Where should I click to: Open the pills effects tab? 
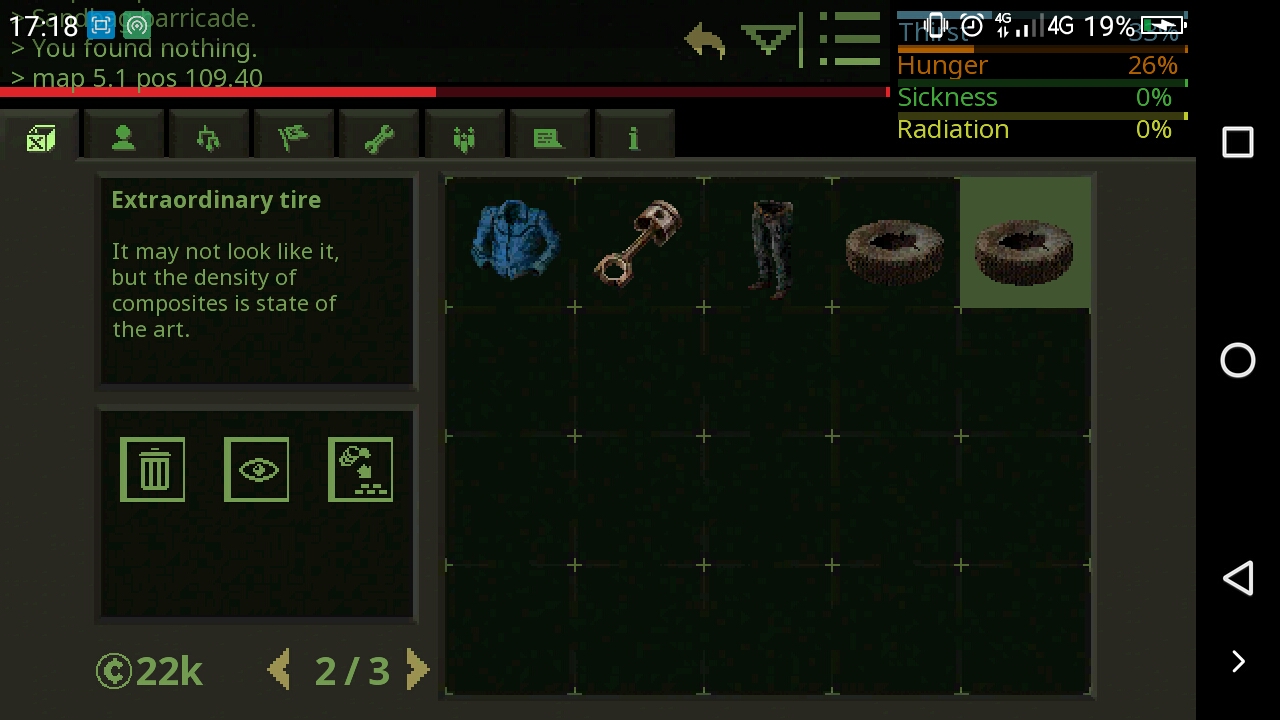click(x=463, y=134)
